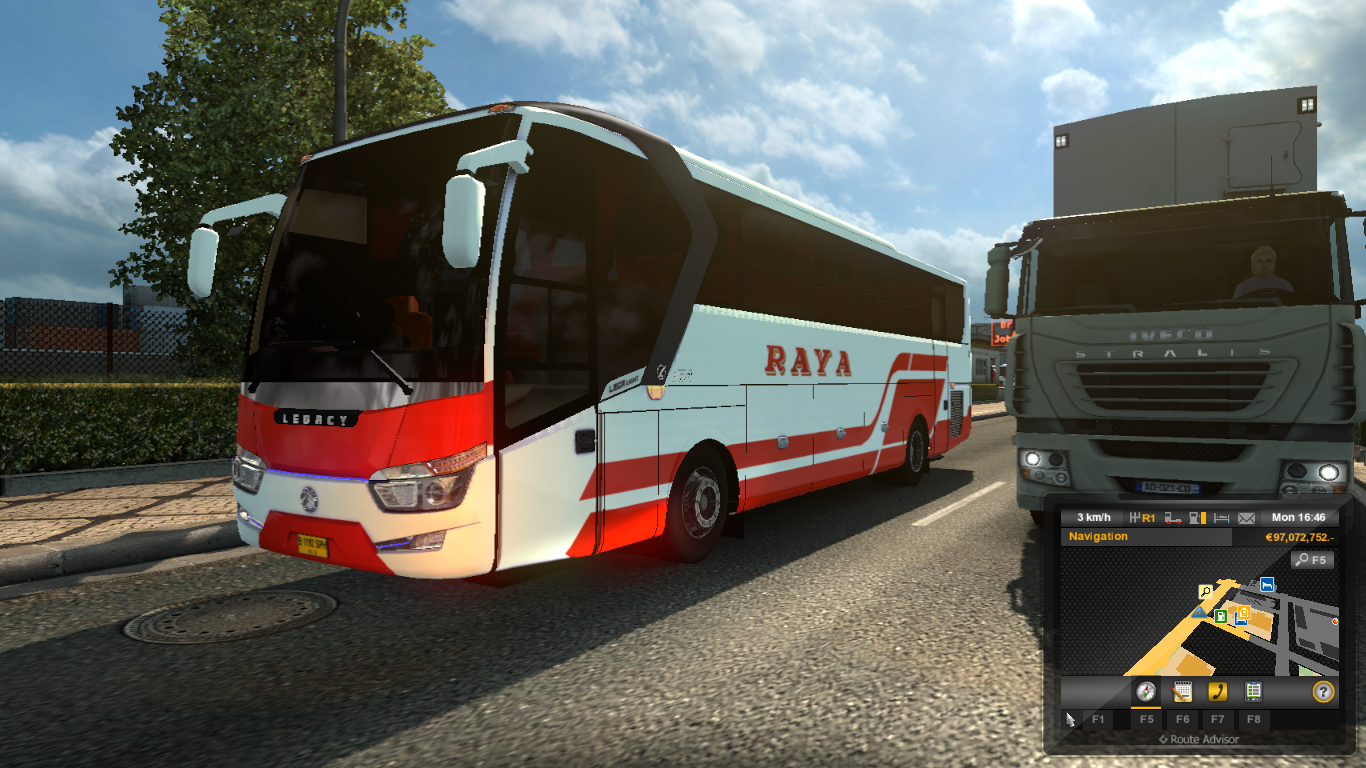Click the truck damage indicator icon
Screen dimensions: 1366x768
click(x=1172, y=517)
